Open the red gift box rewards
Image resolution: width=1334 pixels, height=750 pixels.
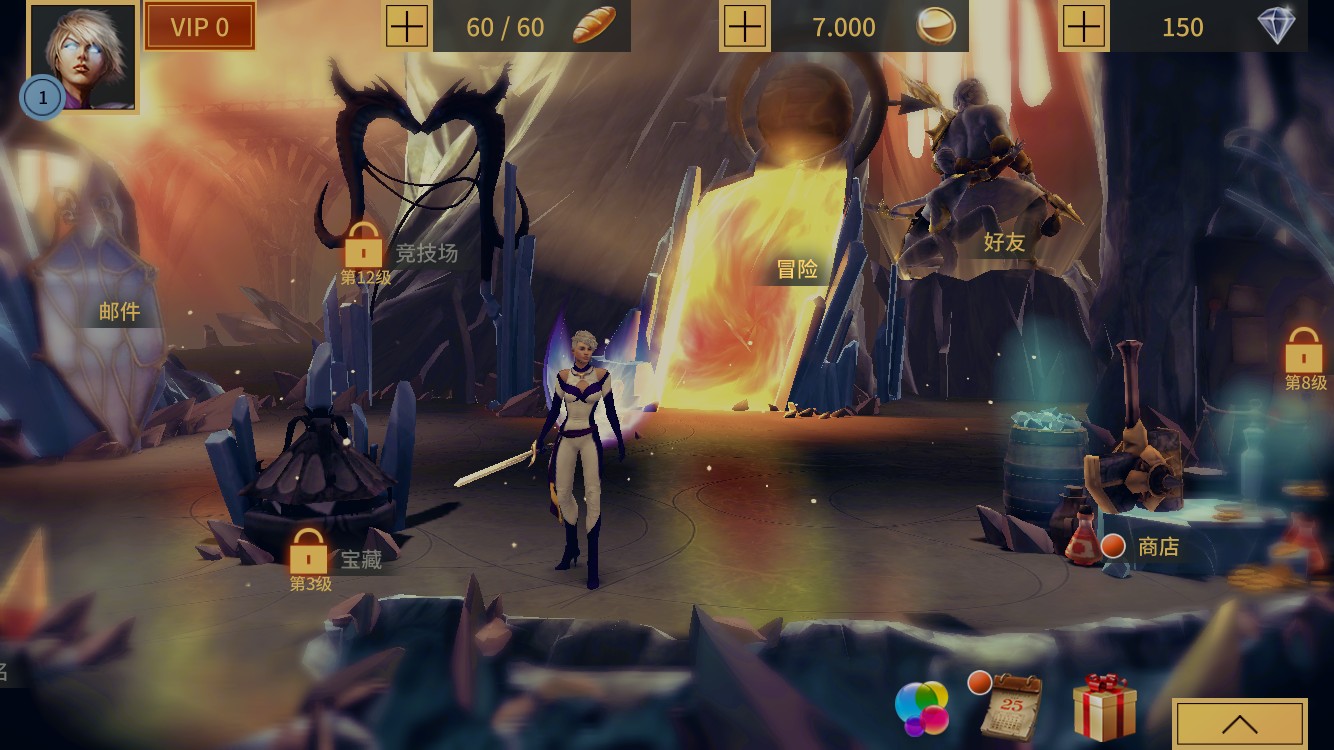click(1104, 706)
